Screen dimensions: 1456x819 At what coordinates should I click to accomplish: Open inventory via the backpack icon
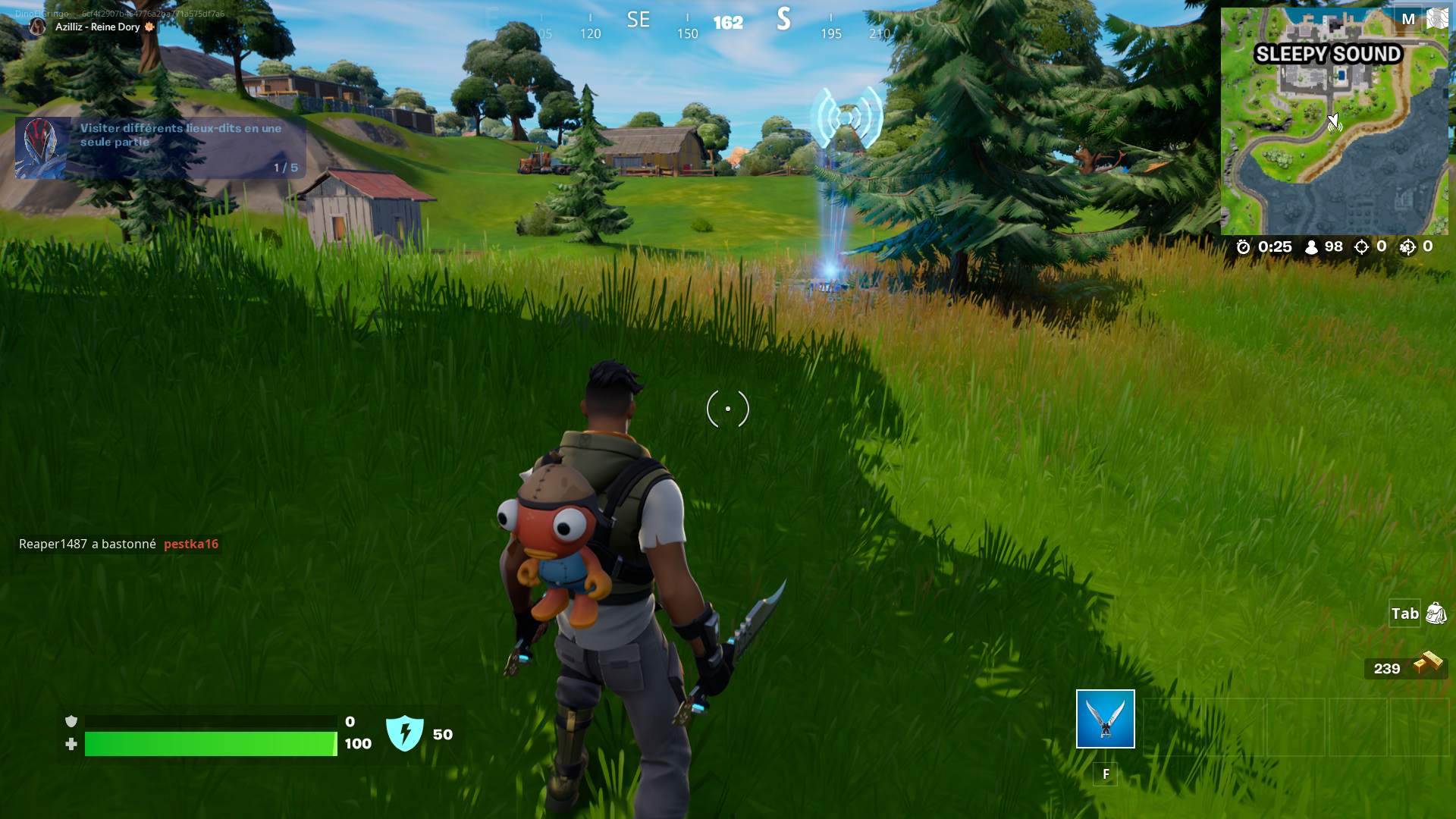pyautogui.click(x=1436, y=614)
